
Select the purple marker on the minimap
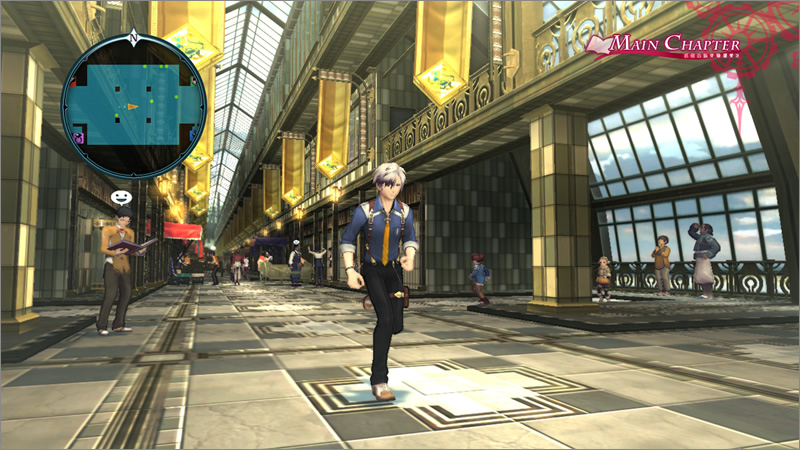tap(79, 138)
